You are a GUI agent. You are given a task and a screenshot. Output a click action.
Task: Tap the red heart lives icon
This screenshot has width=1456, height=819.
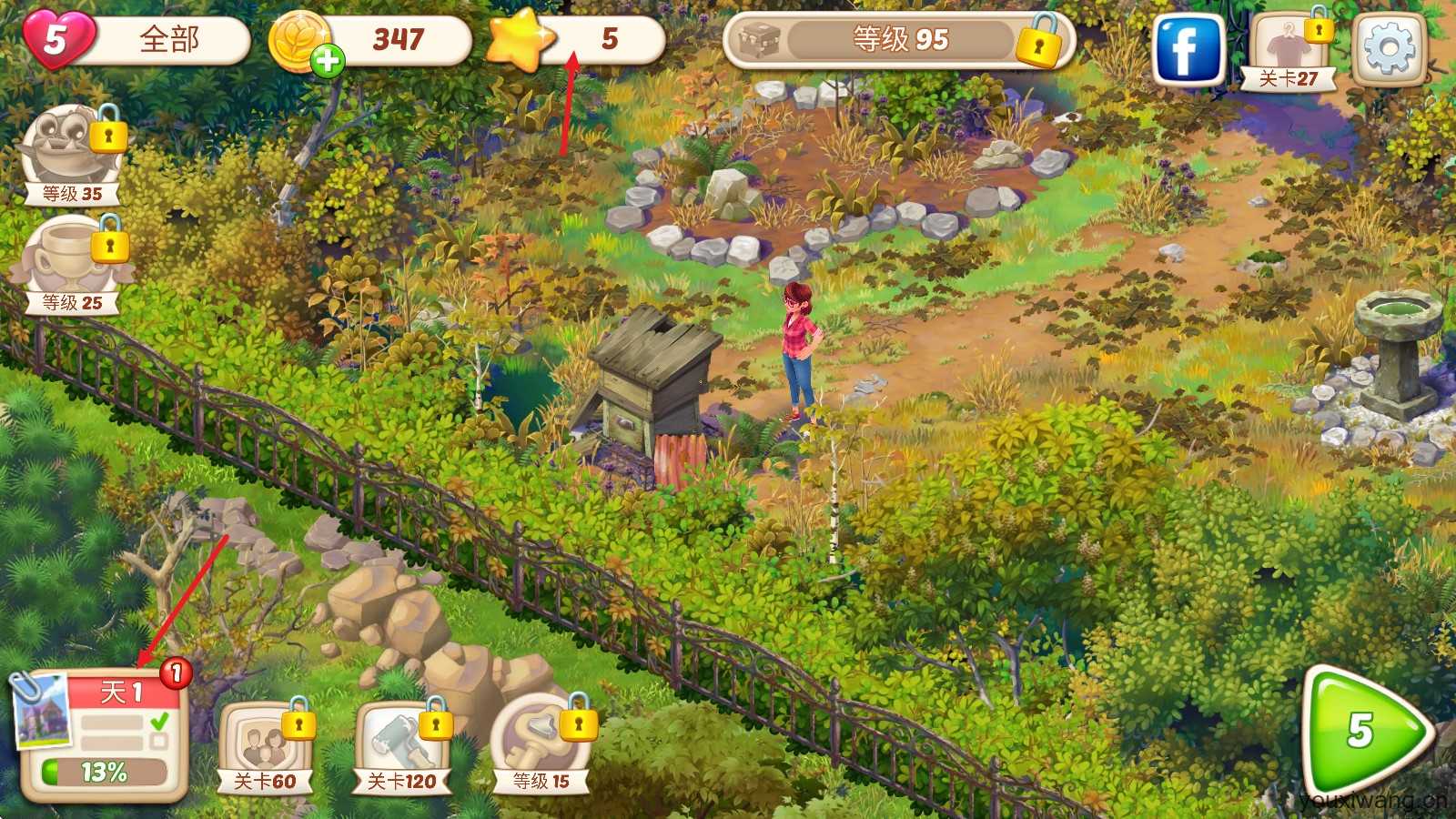57,40
